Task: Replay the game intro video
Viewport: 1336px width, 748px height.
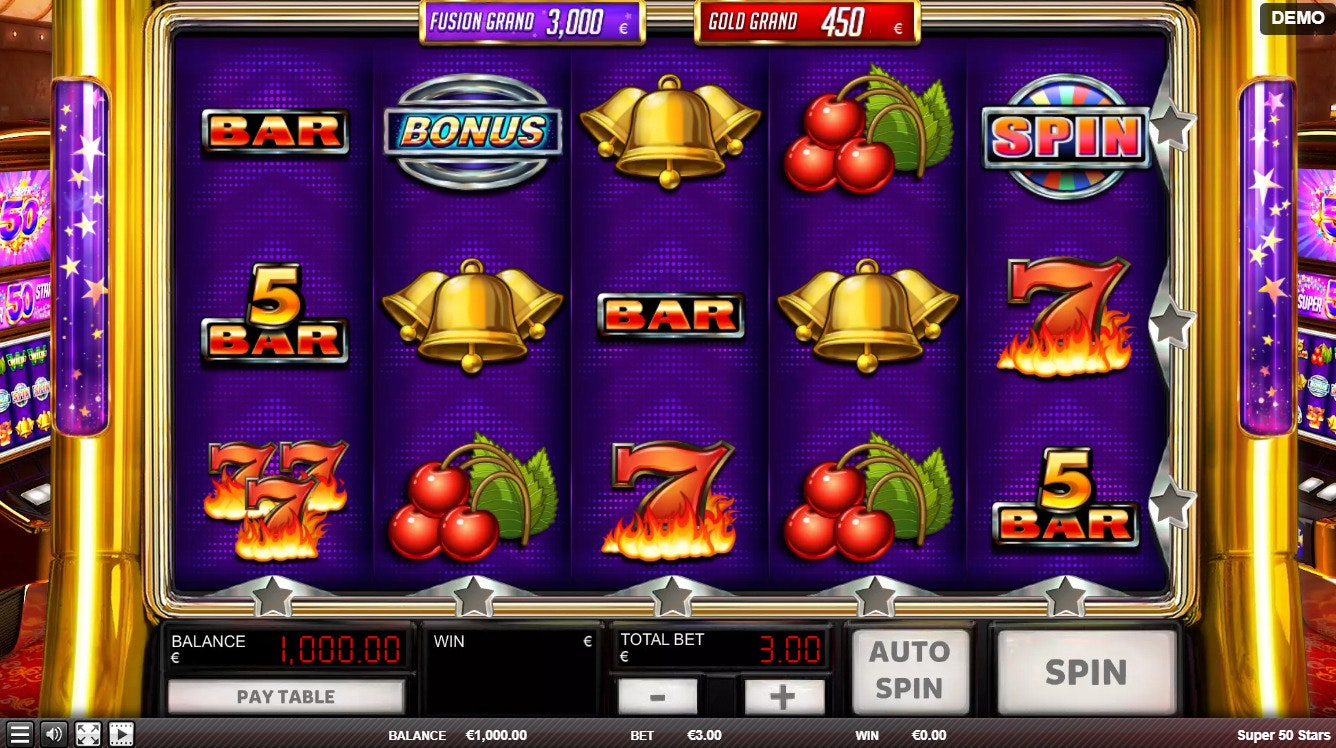Action: click(121, 735)
